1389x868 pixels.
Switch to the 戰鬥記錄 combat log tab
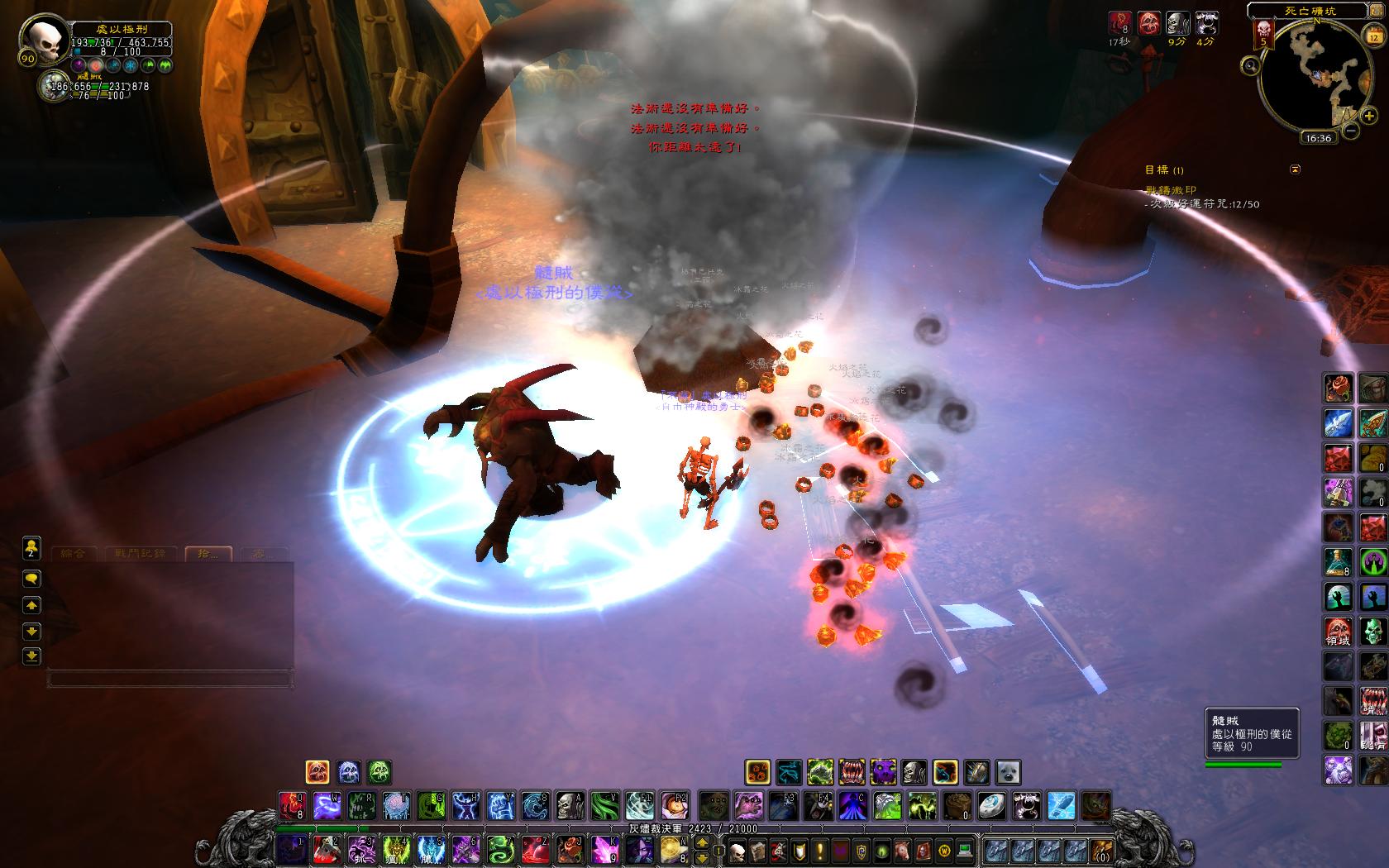point(141,553)
